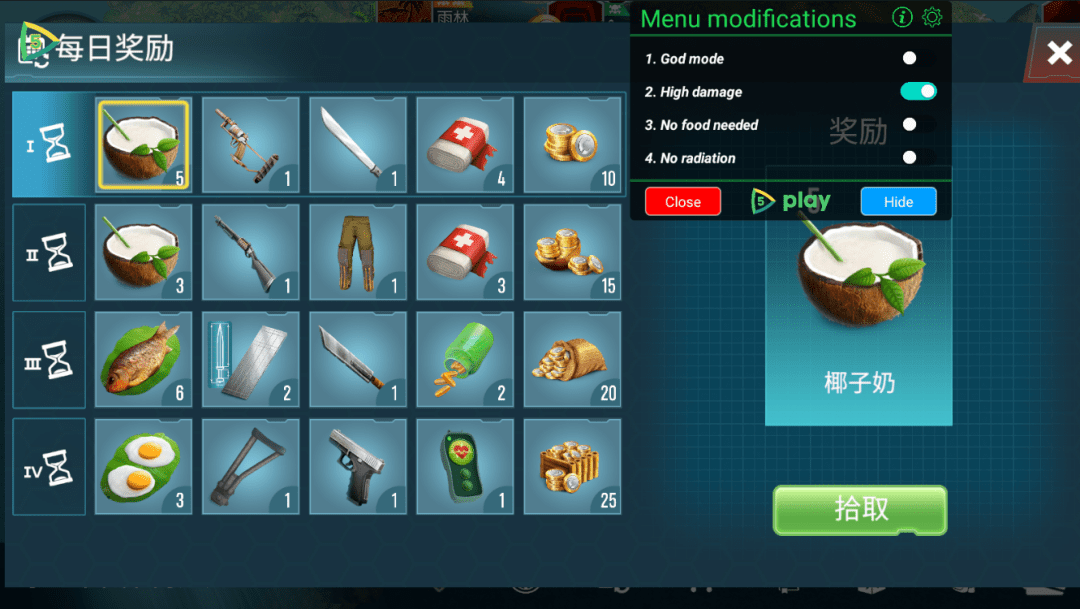The image size is (1080, 609).
Task: Choose the crutch reward slot
Action: [x=250, y=467]
